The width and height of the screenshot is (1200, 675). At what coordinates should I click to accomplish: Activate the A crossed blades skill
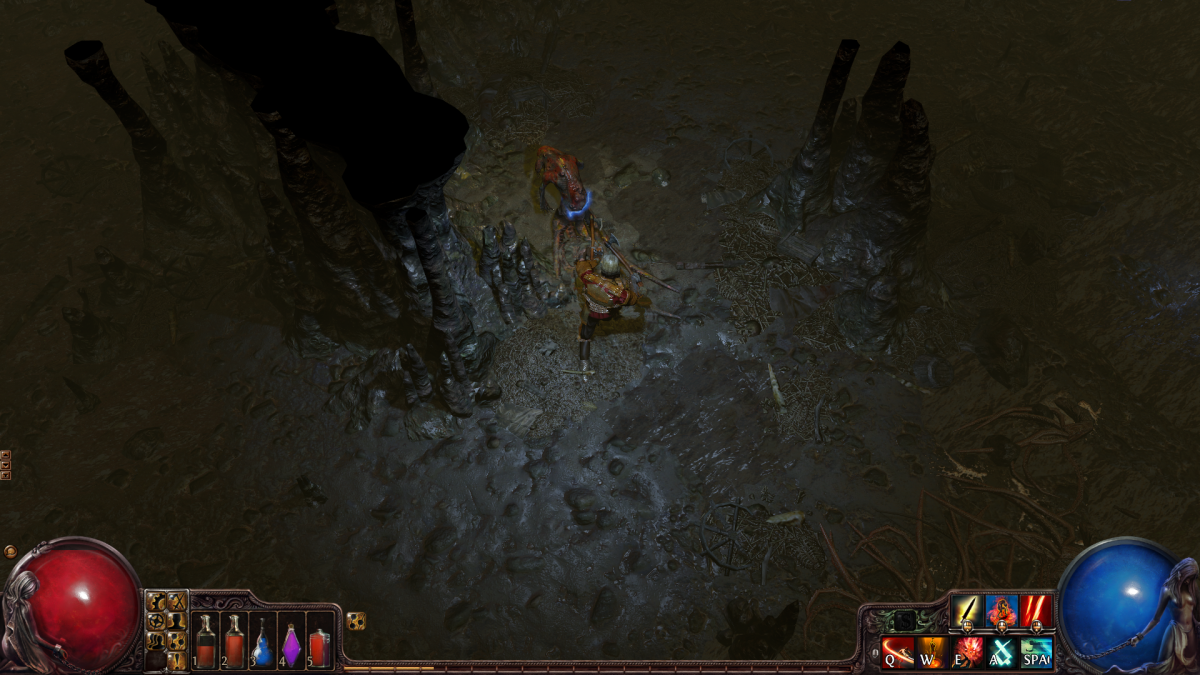tap(1002, 652)
